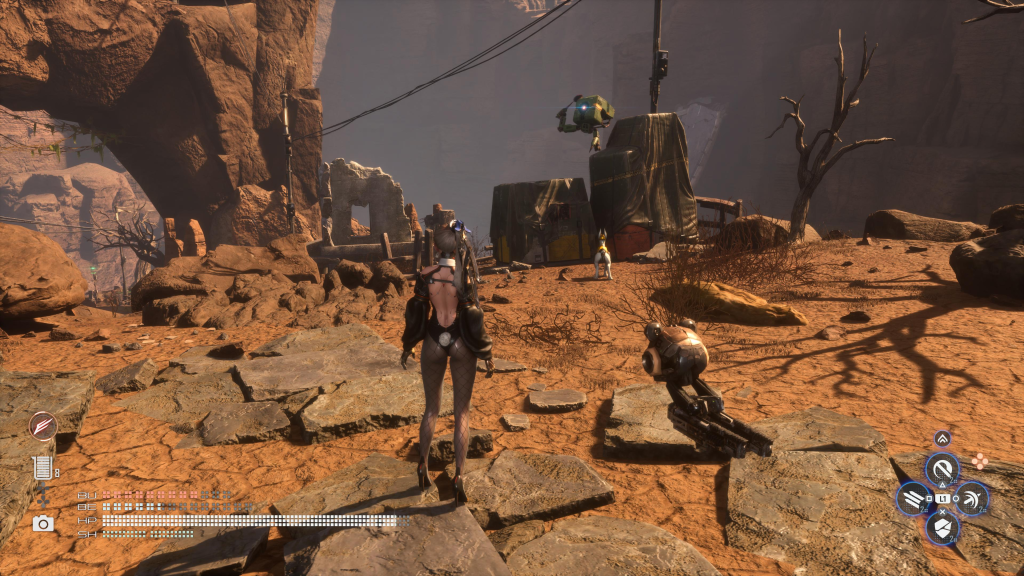Use the healing potion canister item
1024x576 pixels.
click(42, 466)
